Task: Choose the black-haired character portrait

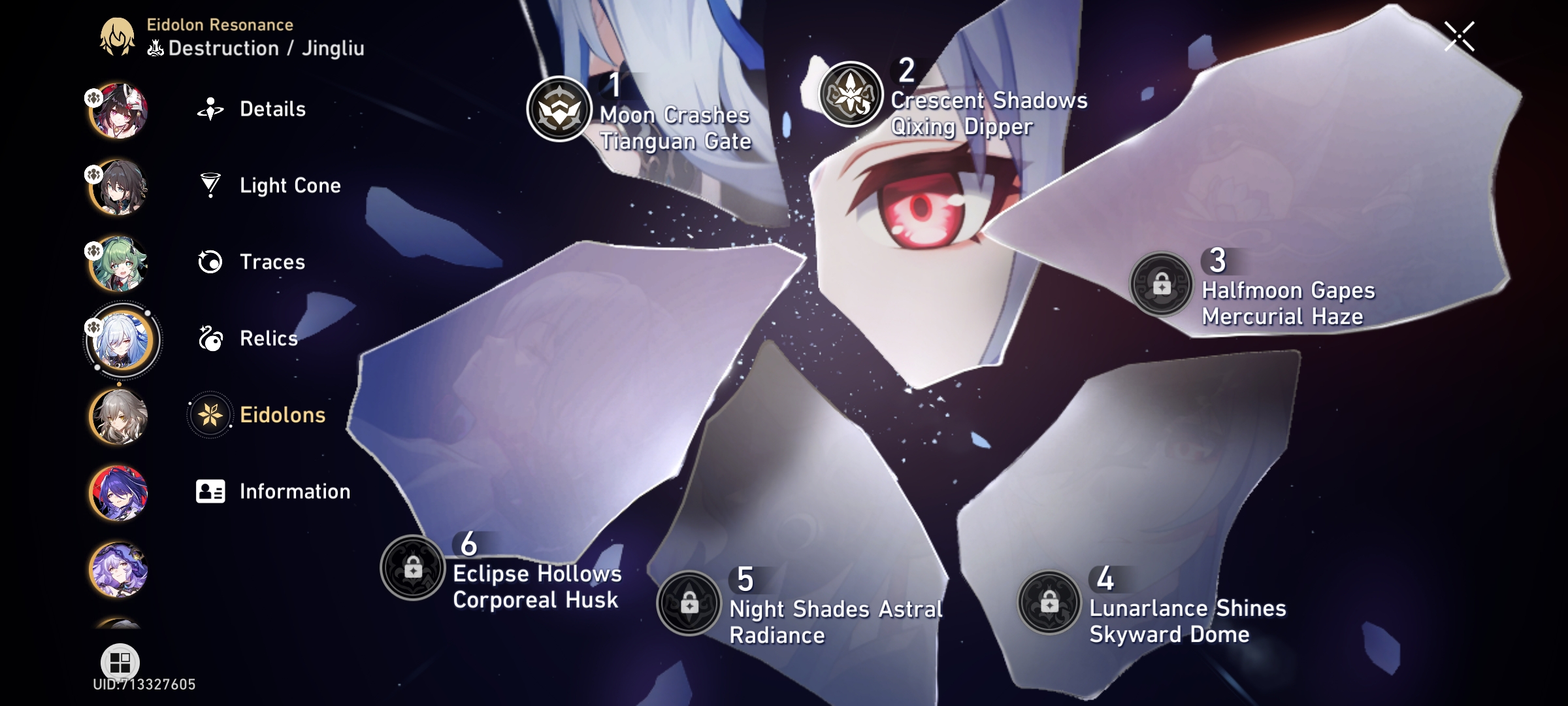Action: pos(118,187)
